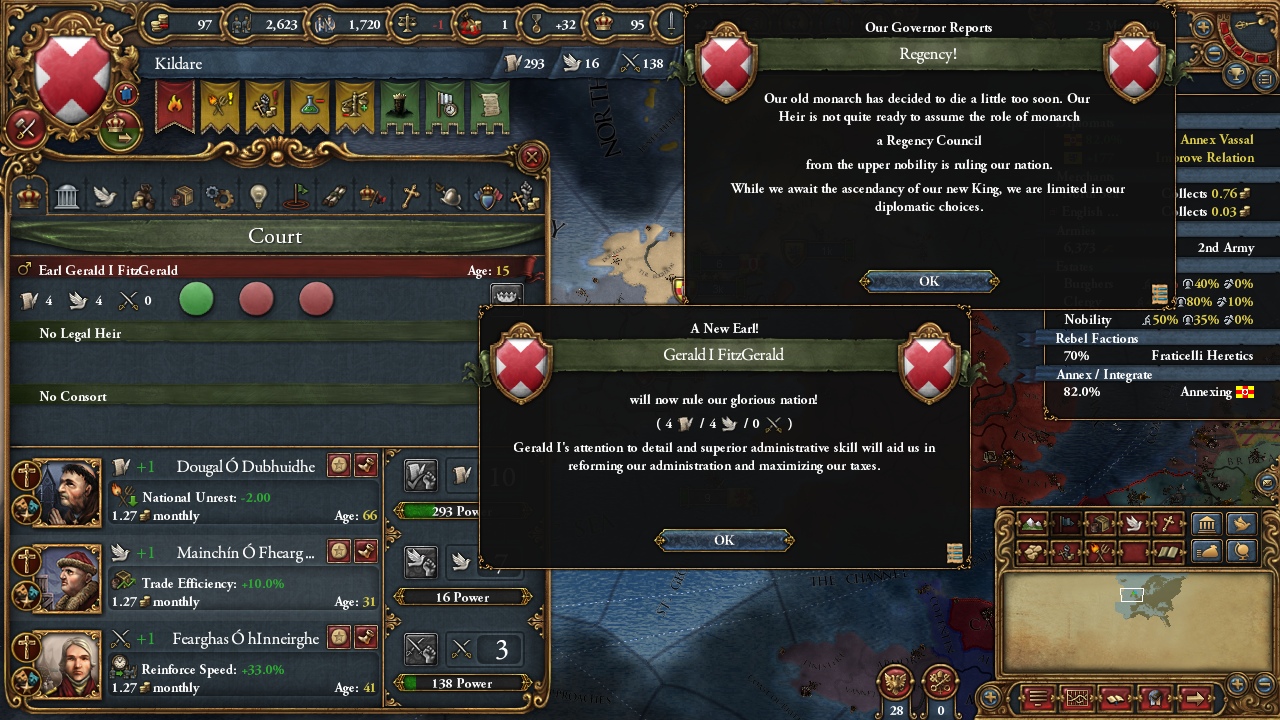Dismiss advisor Mainchín Ó Fhearg with boot button
The image size is (1280, 720).
pyautogui.click(x=366, y=552)
